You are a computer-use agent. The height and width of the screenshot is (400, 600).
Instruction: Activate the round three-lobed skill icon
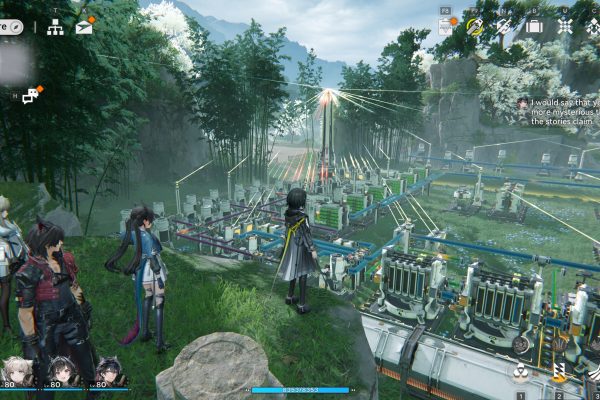[x=521, y=374]
